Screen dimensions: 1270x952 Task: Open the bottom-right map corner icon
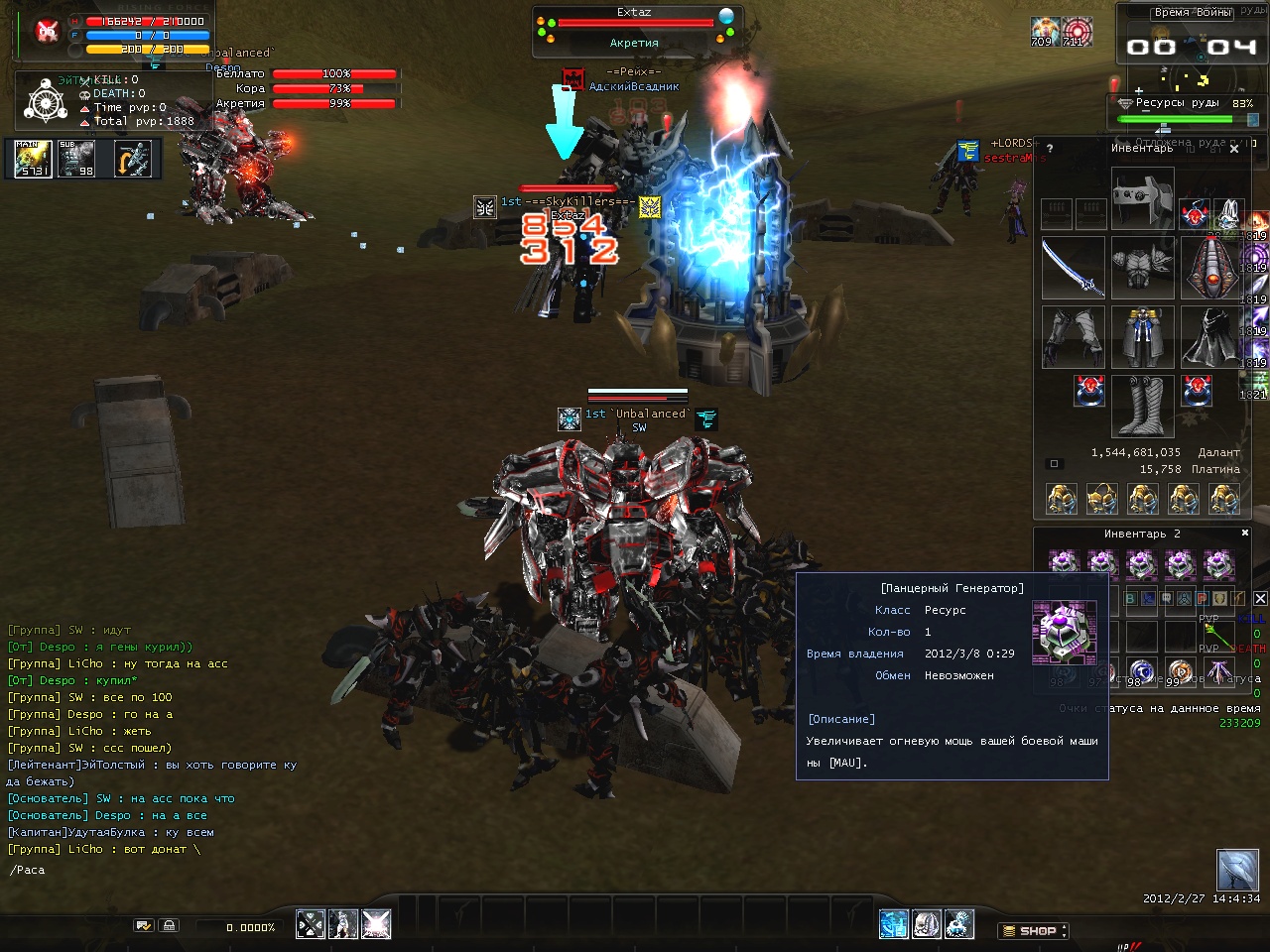(1237, 871)
